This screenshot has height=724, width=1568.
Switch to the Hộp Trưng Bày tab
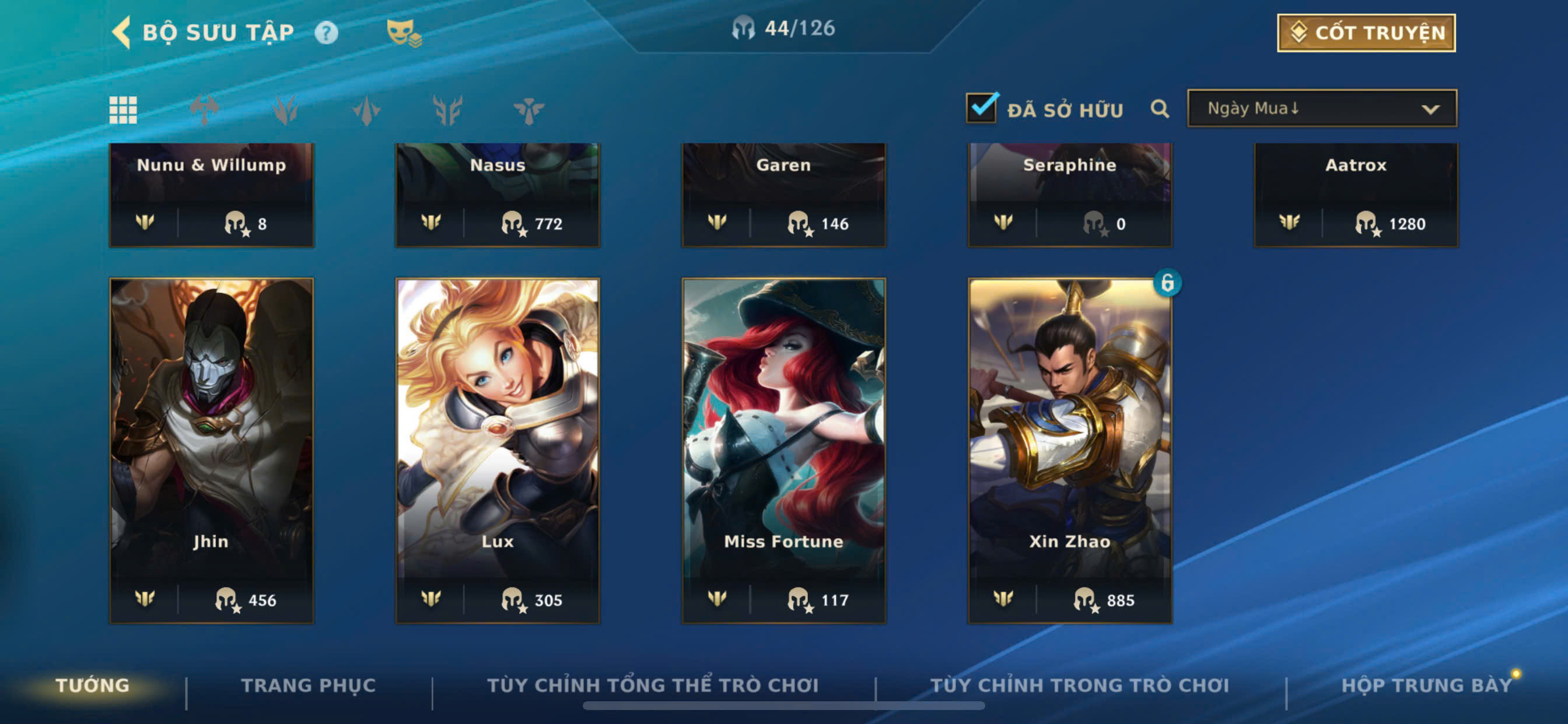pos(1426,685)
